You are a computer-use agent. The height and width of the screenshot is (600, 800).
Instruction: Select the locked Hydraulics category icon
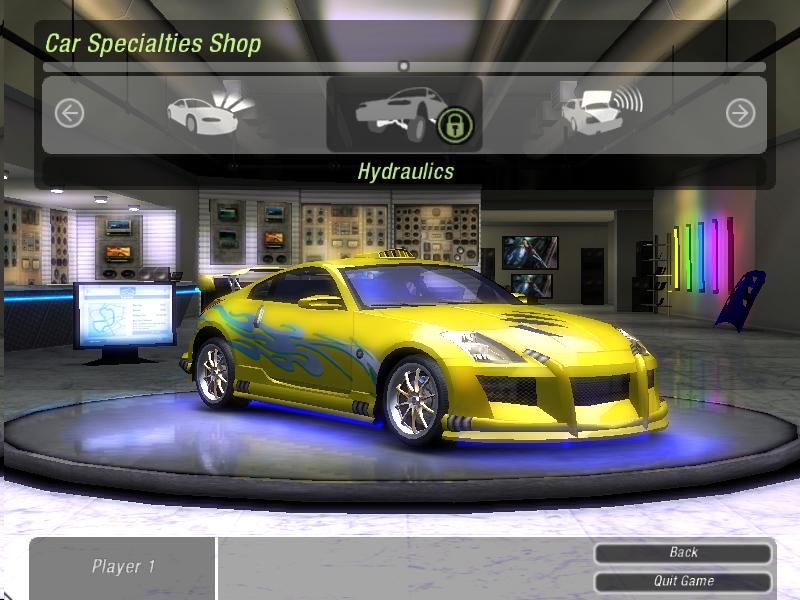pyautogui.click(x=404, y=114)
